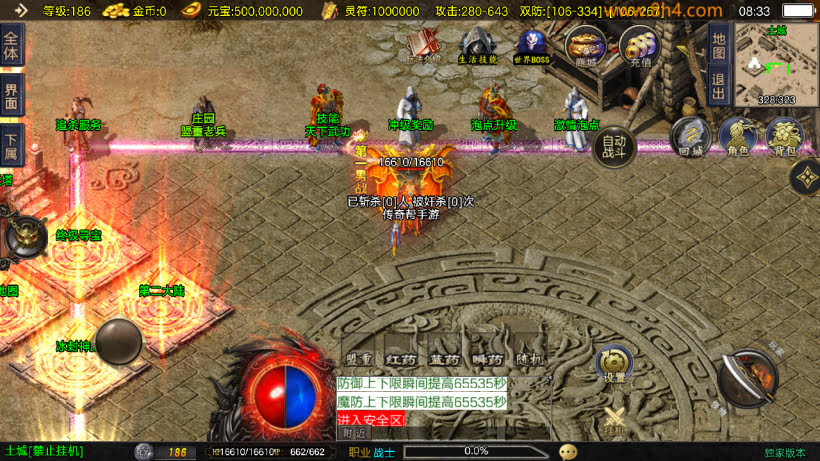This screenshot has height=461, width=820.
Task: Open the 商城 shop icon
Action: coord(585,46)
